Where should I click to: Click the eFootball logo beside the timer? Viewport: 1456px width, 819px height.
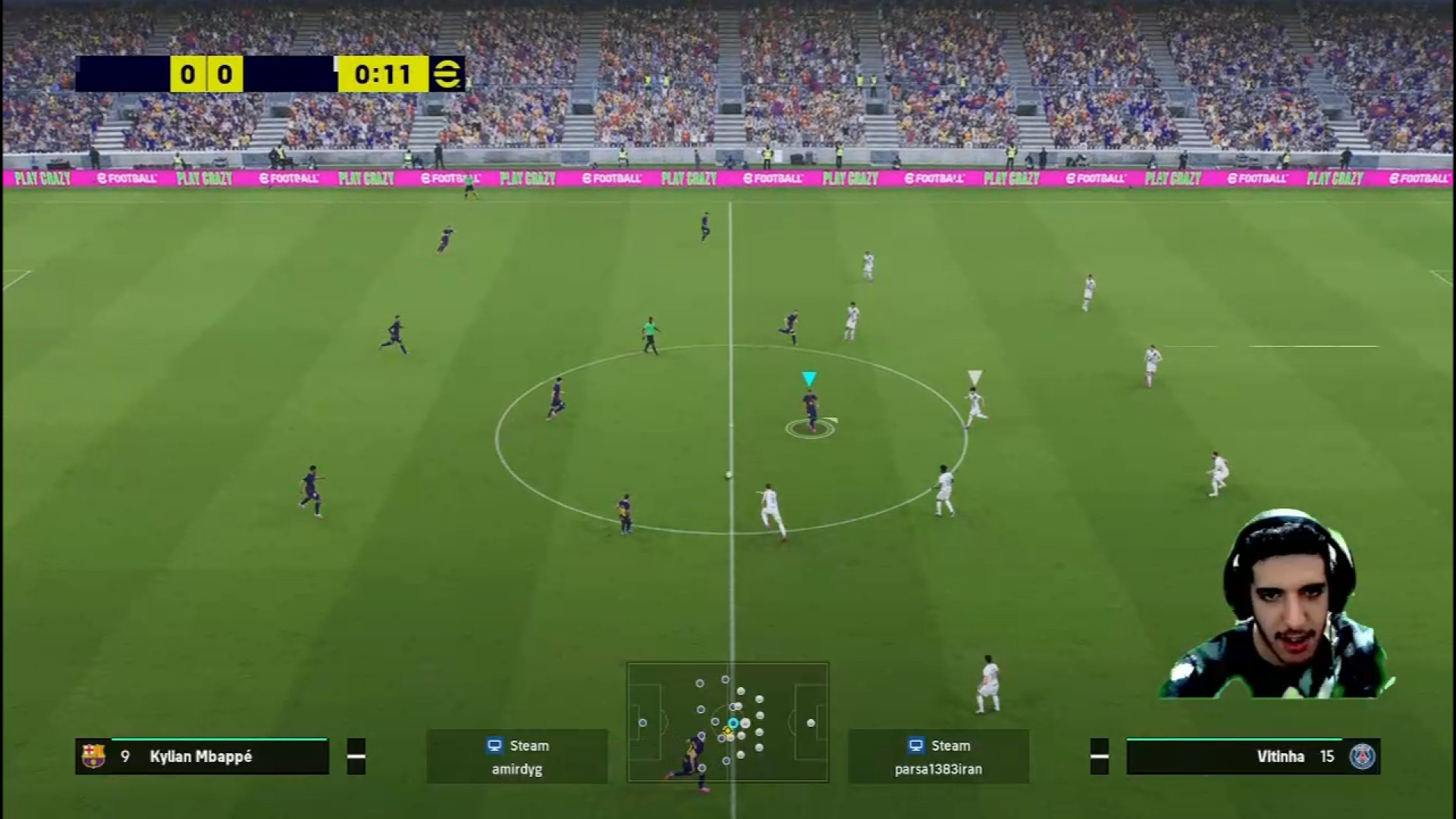447,74
